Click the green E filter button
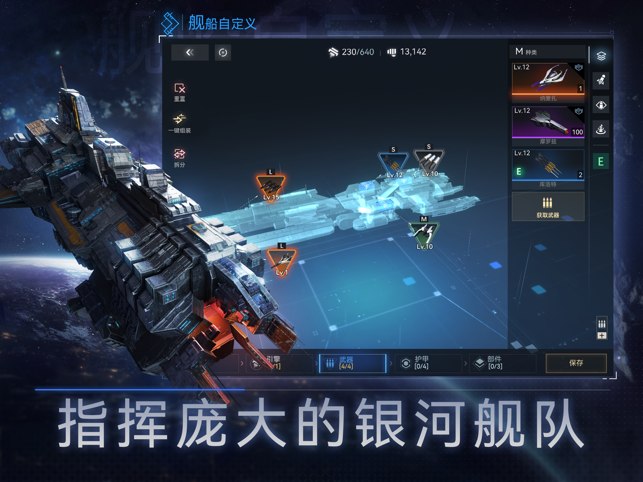This screenshot has width=643, height=482. (601, 161)
